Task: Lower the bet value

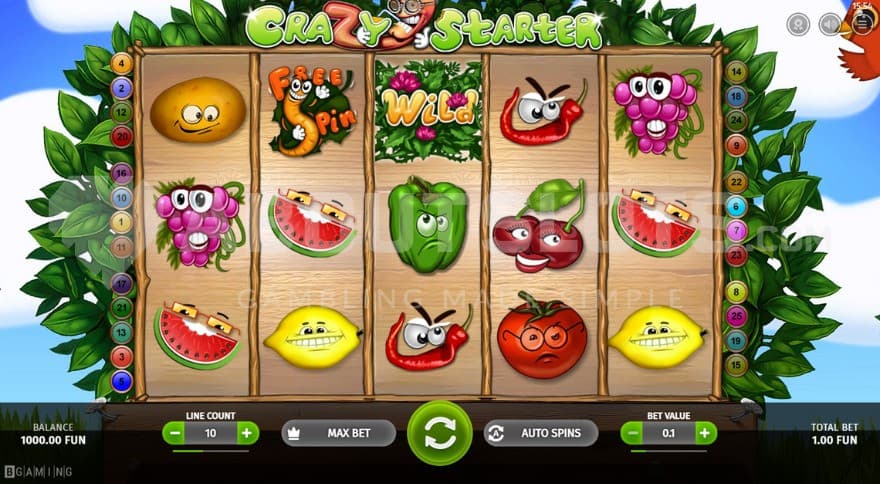Action: coord(632,433)
